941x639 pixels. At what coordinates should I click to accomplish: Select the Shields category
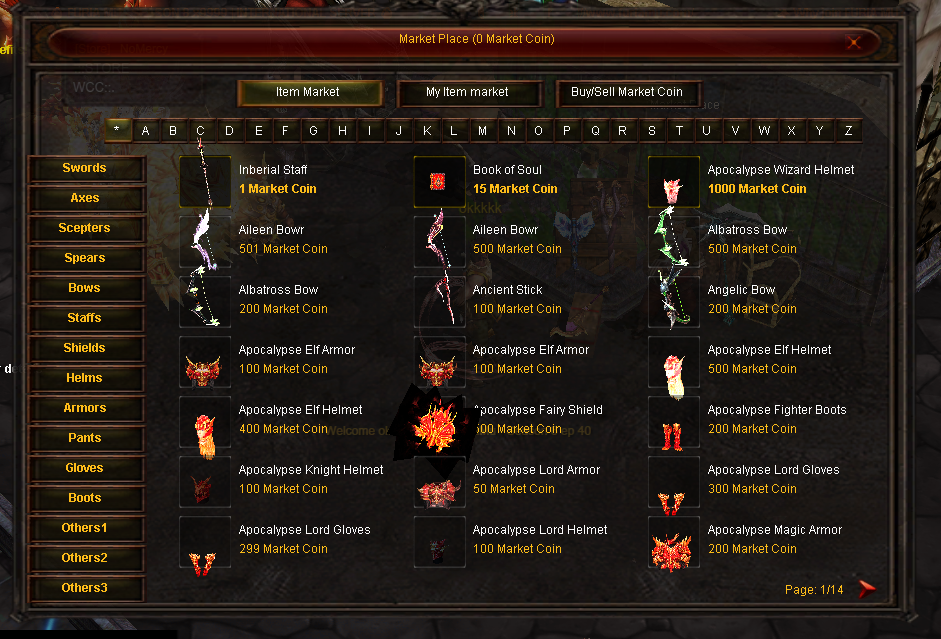pos(85,348)
